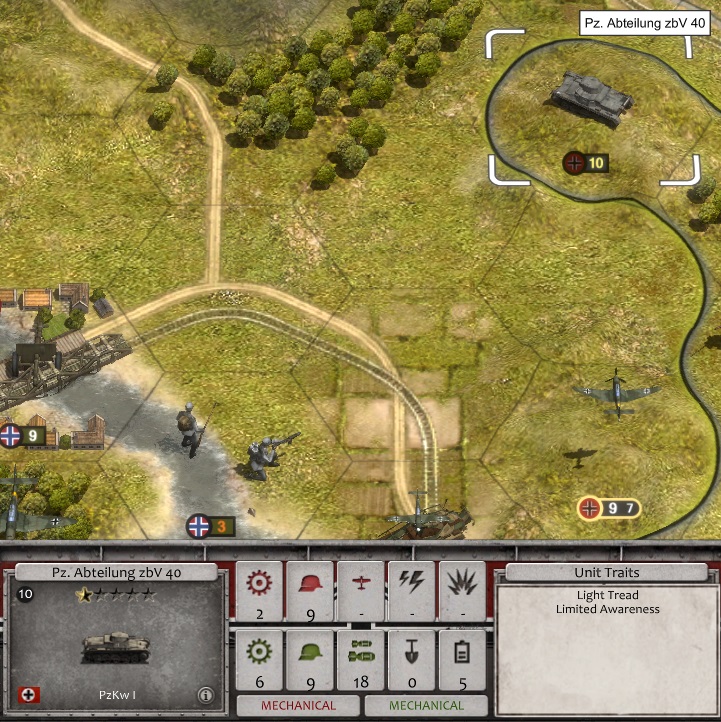This screenshot has width=721, height=722.
Task: Click the green MECHANICAL defense type label
Action: pyautogui.click(x=427, y=705)
